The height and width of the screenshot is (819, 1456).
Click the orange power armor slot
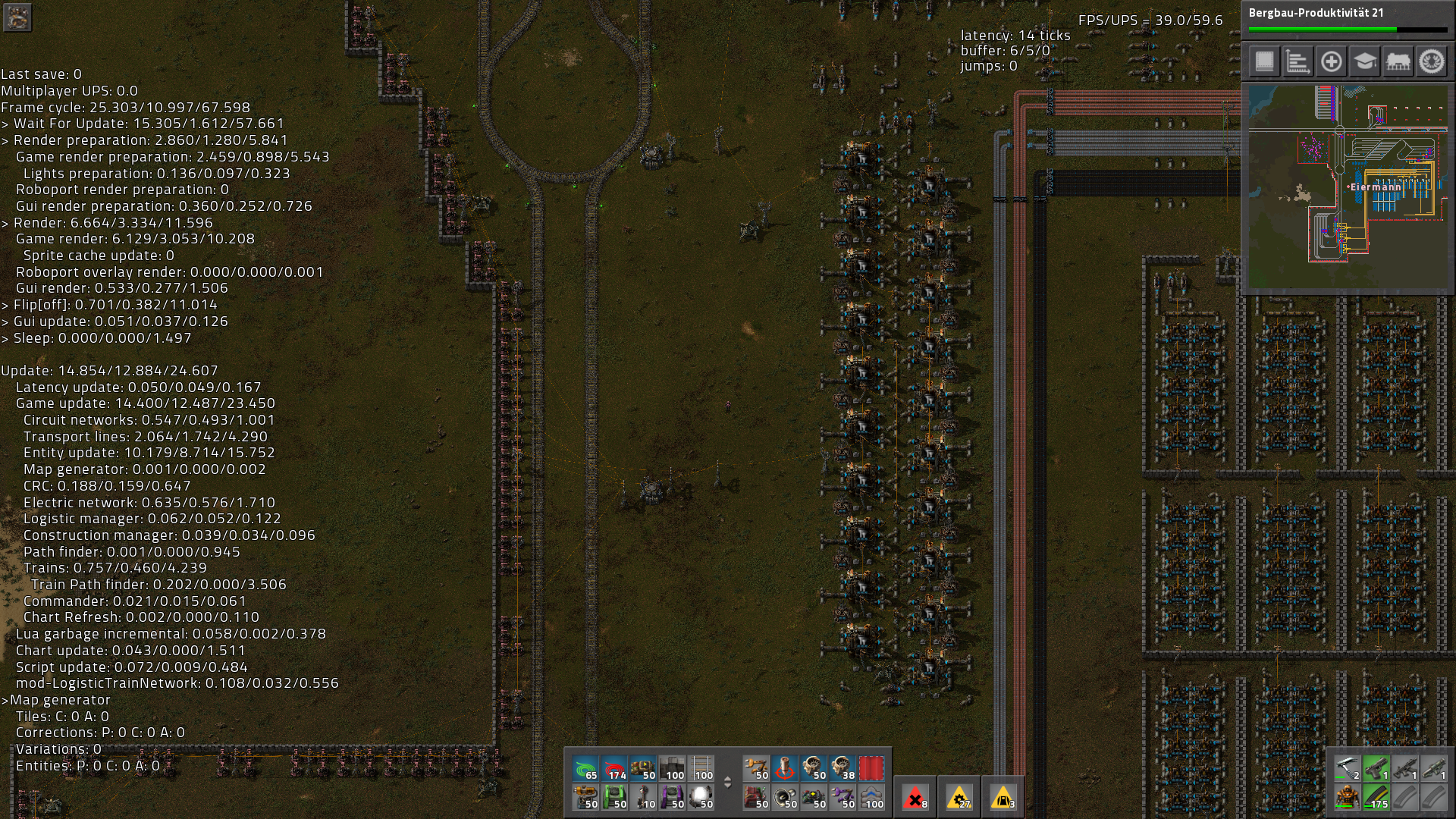[1347, 798]
